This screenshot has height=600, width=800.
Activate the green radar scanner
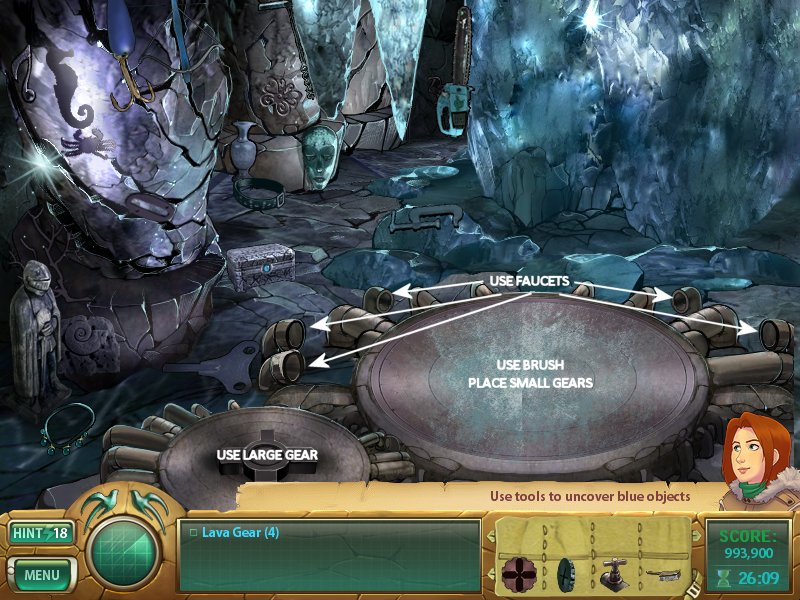point(125,554)
